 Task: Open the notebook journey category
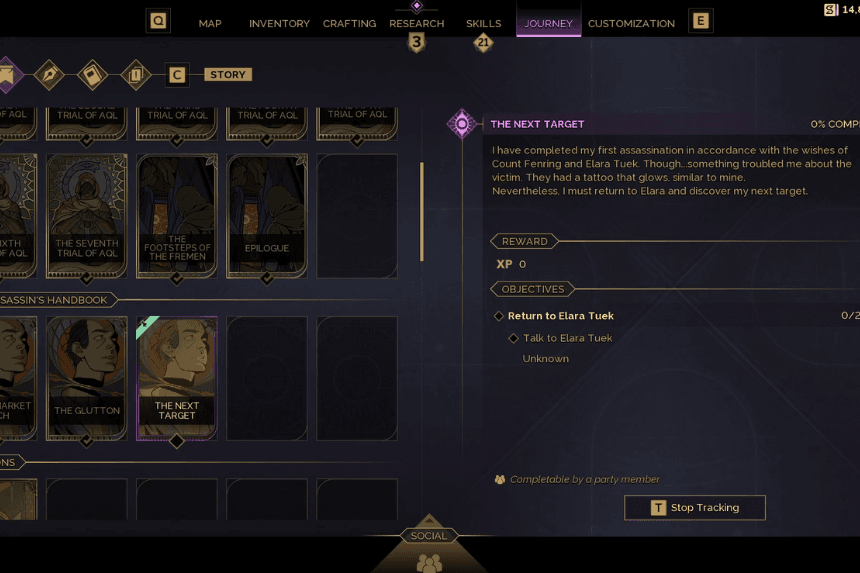tap(92, 74)
